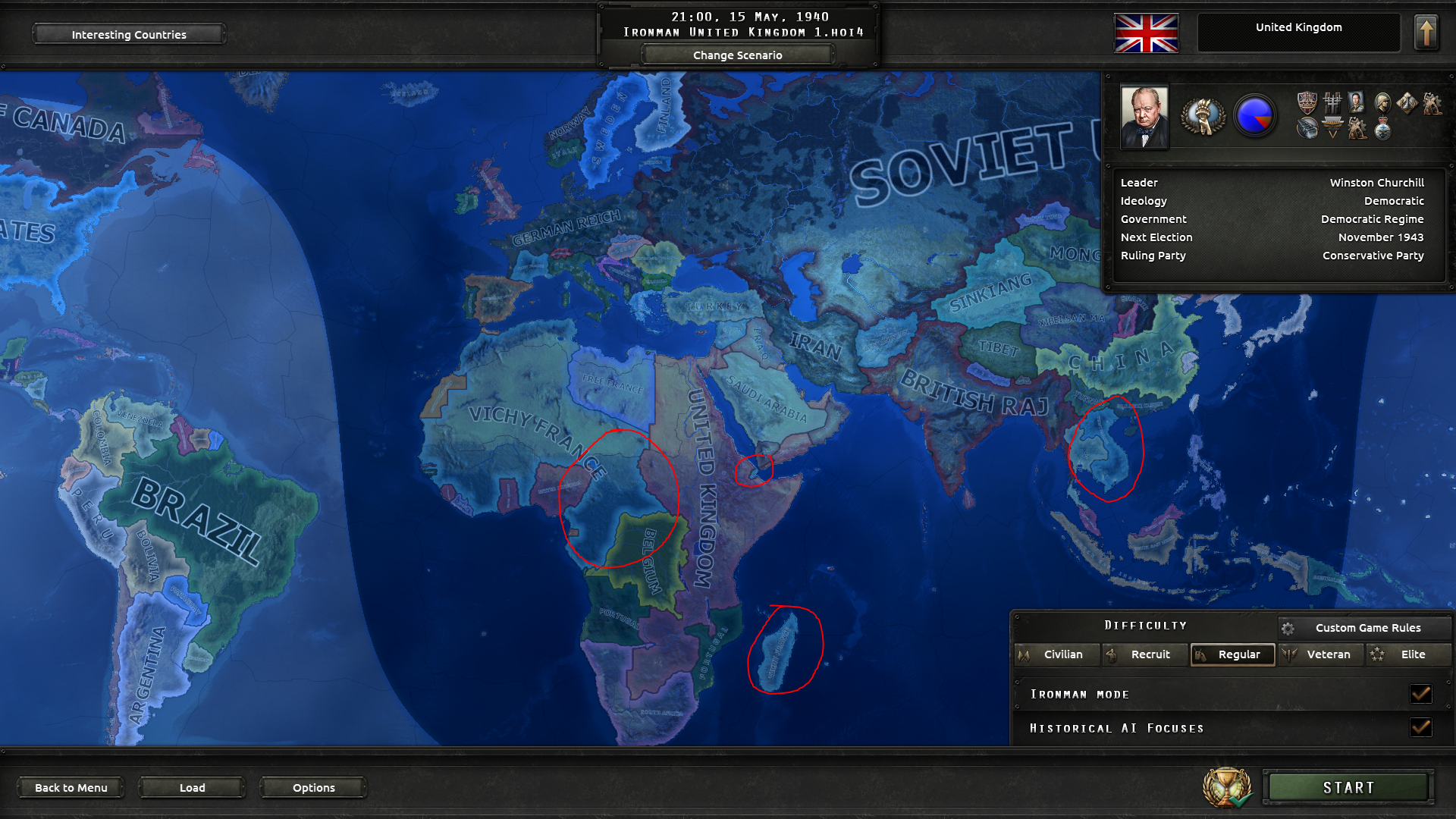
Task: Open the Load menu
Action: 192,787
